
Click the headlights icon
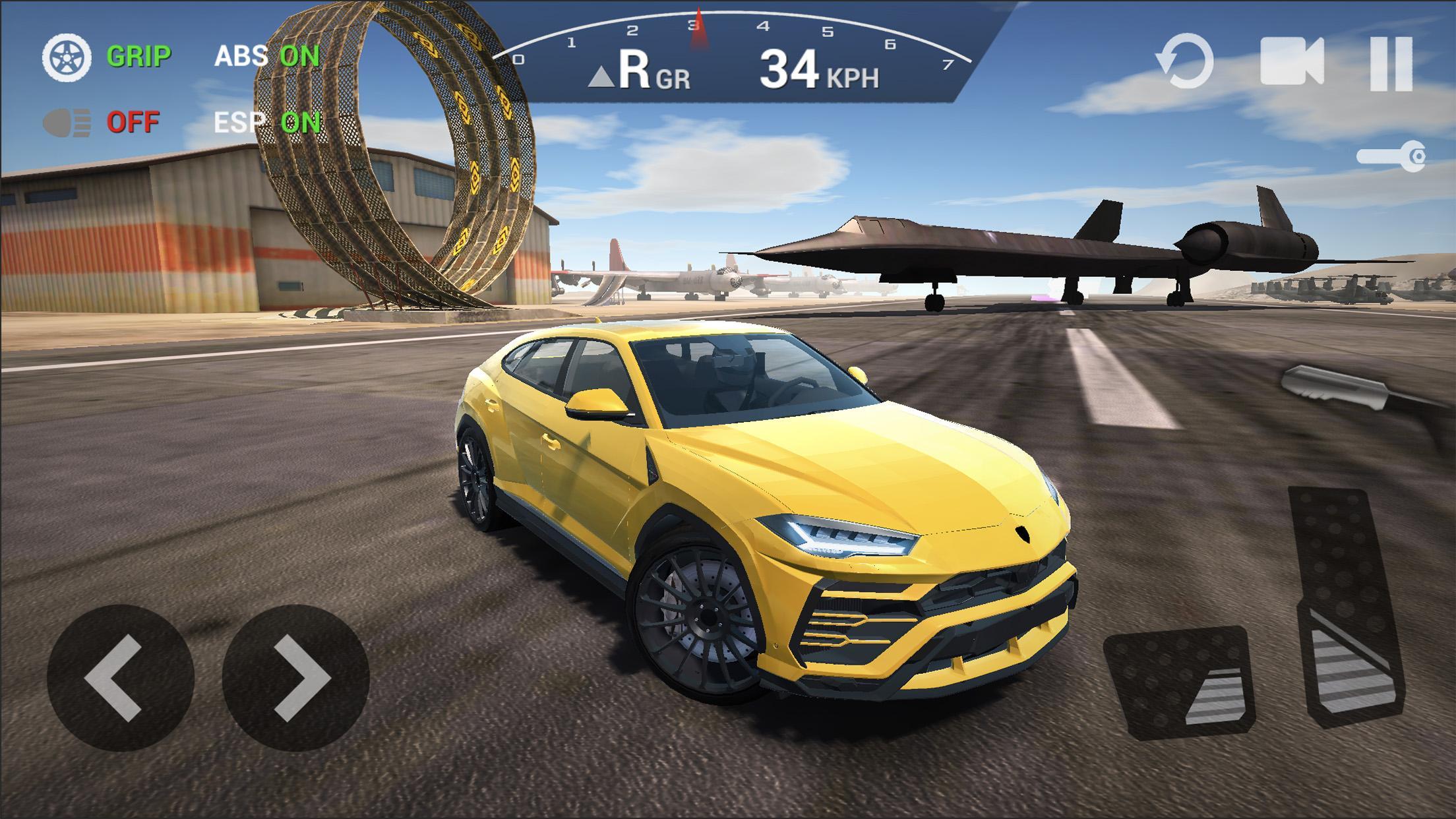[66, 122]
